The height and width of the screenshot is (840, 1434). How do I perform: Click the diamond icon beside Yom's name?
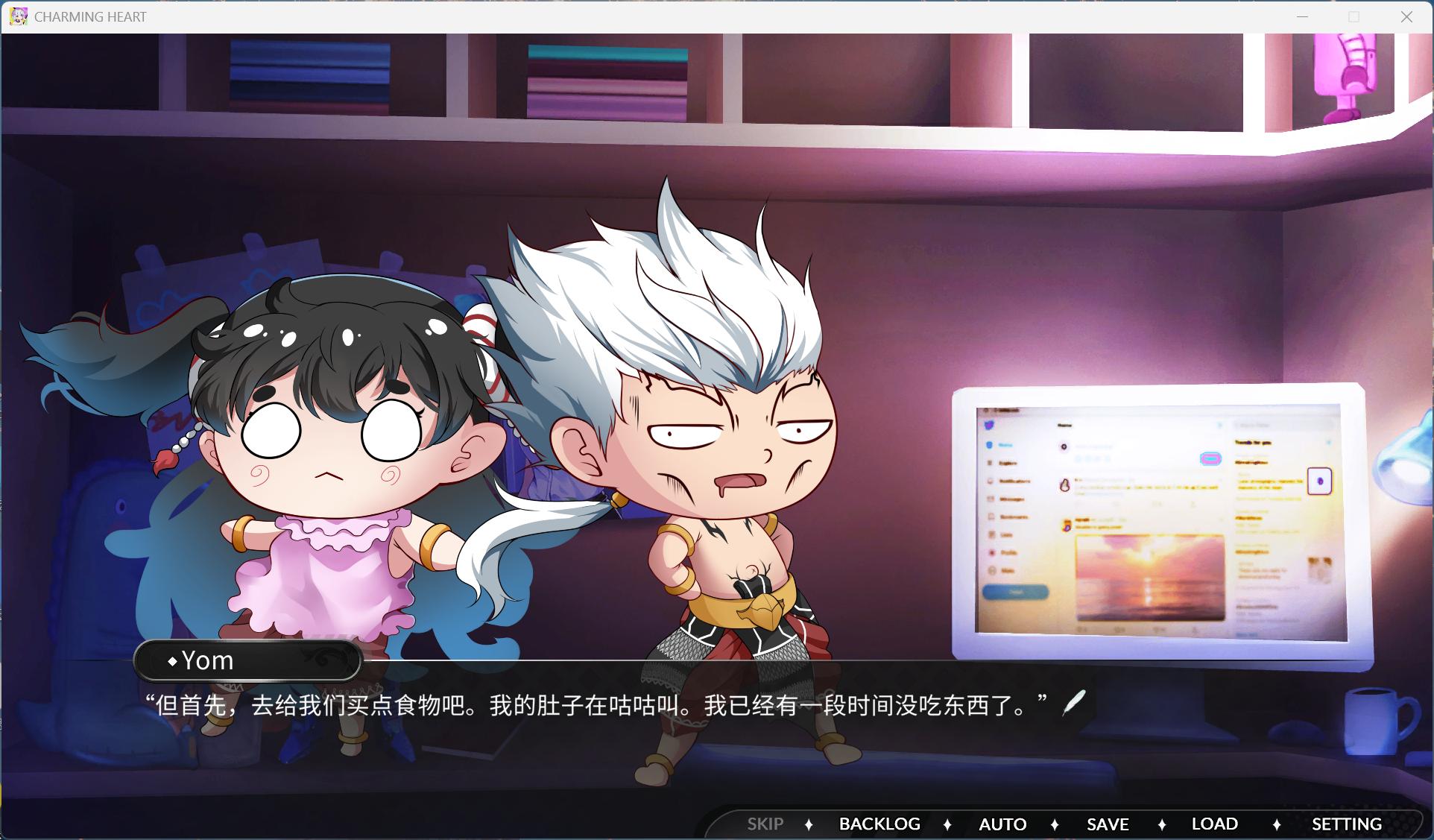(171, 661)
